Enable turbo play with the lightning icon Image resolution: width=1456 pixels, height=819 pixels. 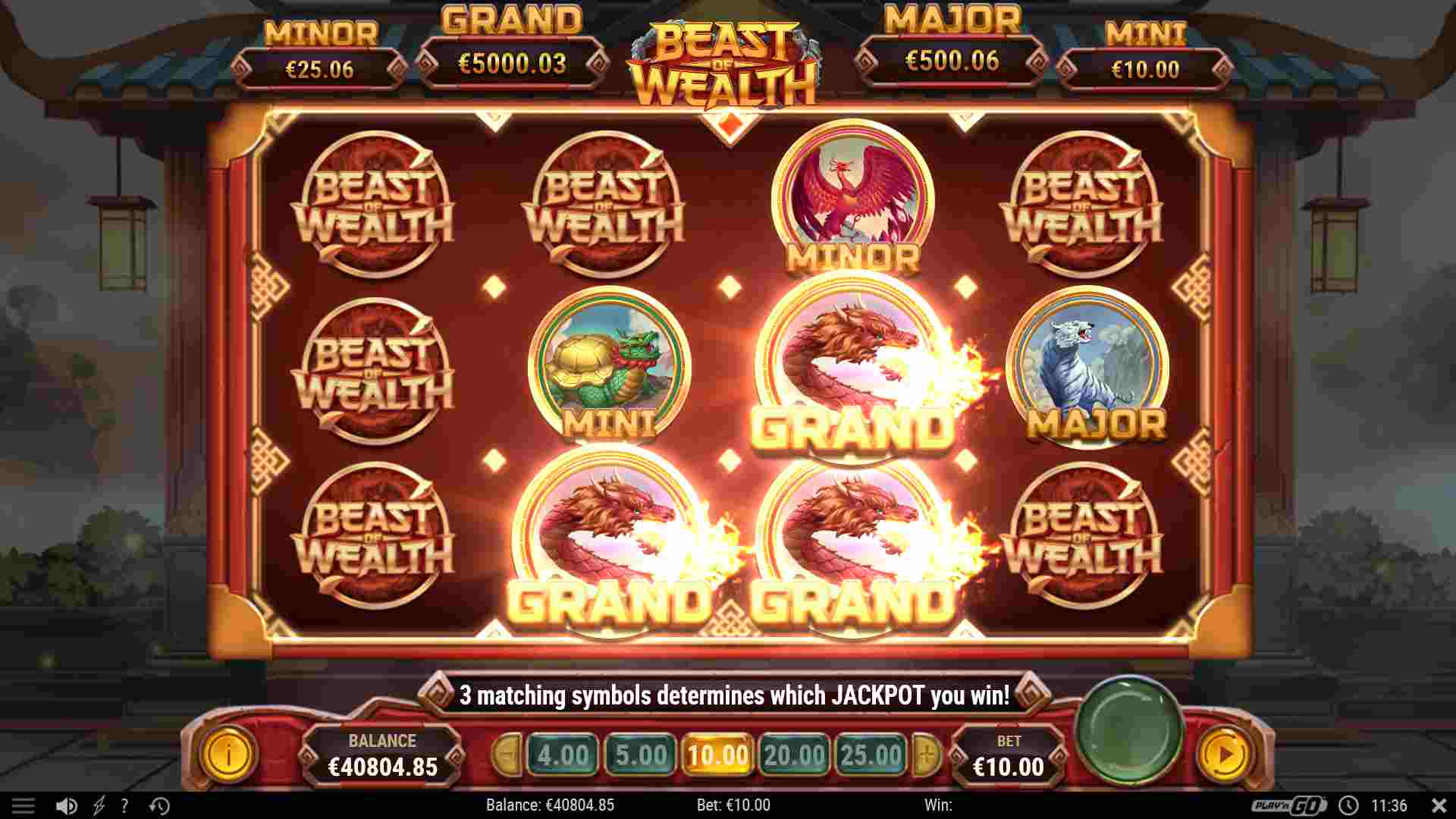[97, 806]
